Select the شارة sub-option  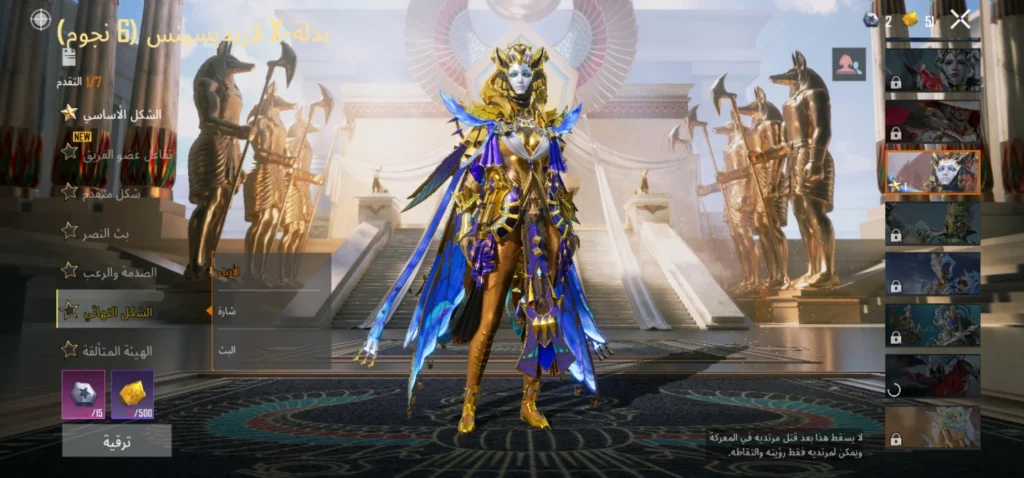228,311
